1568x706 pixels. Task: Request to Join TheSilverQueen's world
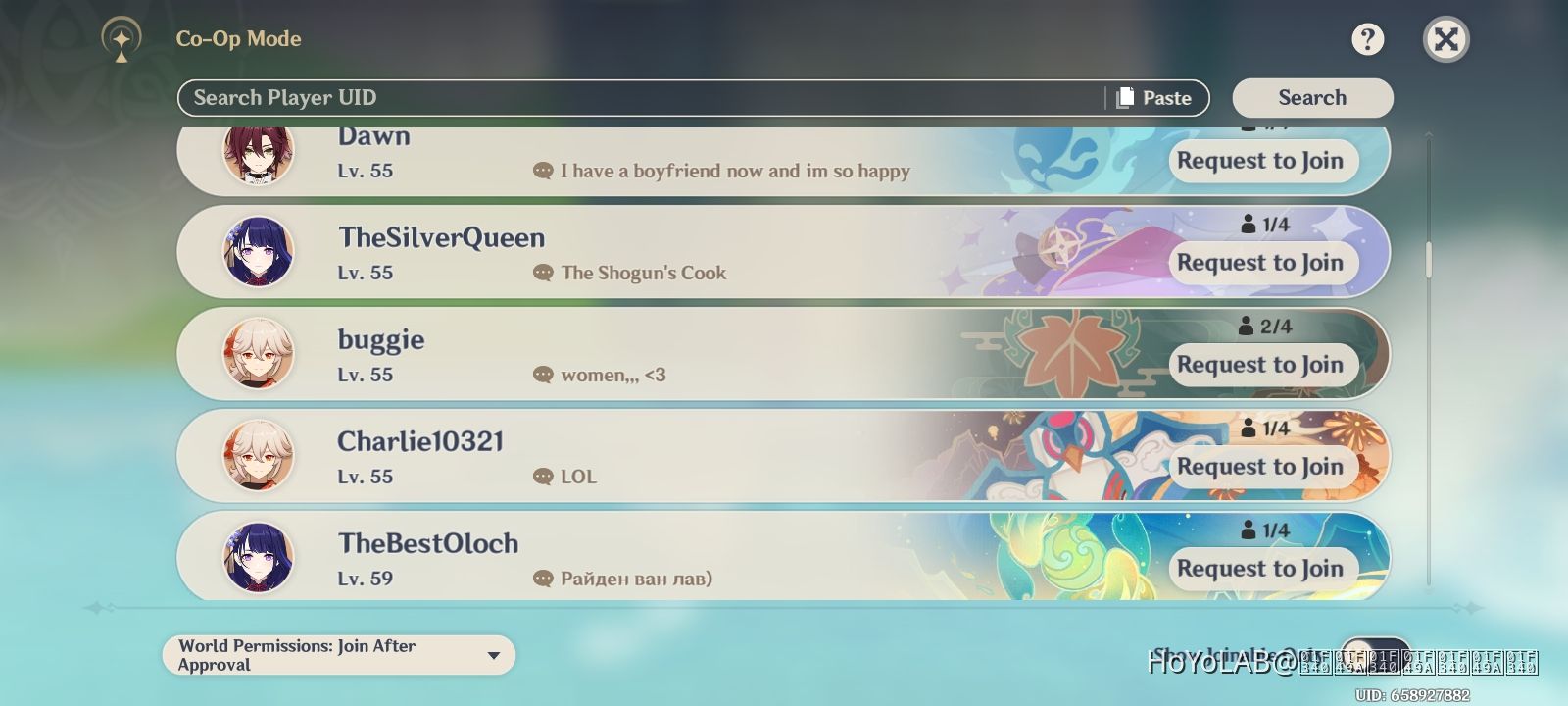click(1262, 263)
